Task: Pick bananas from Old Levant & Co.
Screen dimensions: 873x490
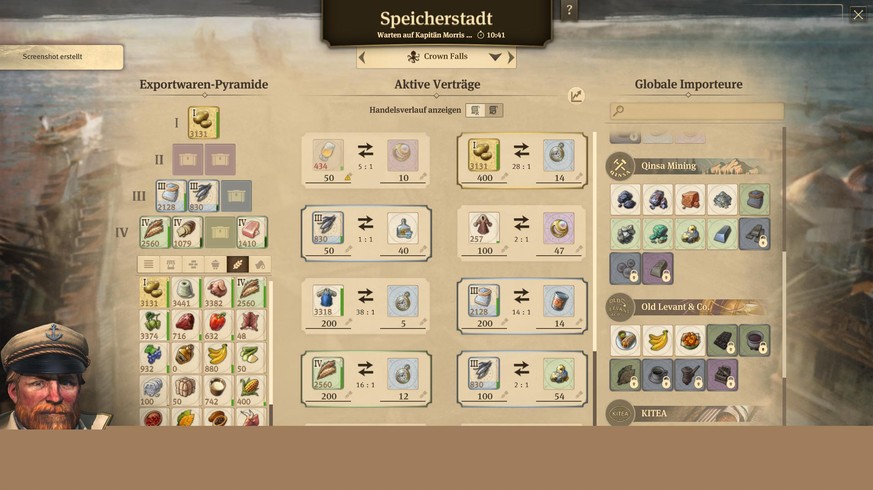Action: 657,341
